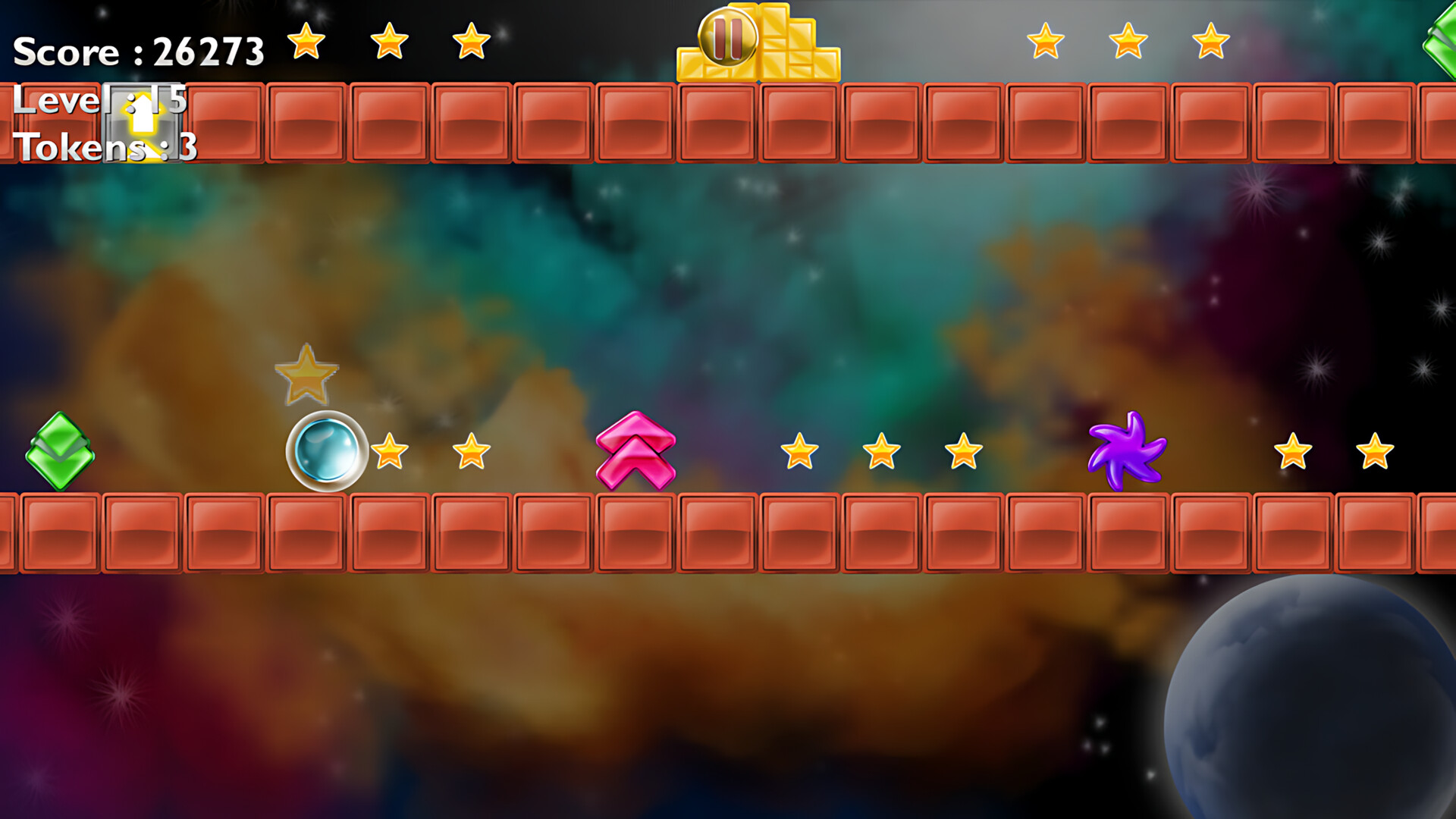Image resolution: width=1456 pixels, height=819 pixels.
Task: Click the silver upgrade-arrow token by the Level counter
Action: point(140,121)
